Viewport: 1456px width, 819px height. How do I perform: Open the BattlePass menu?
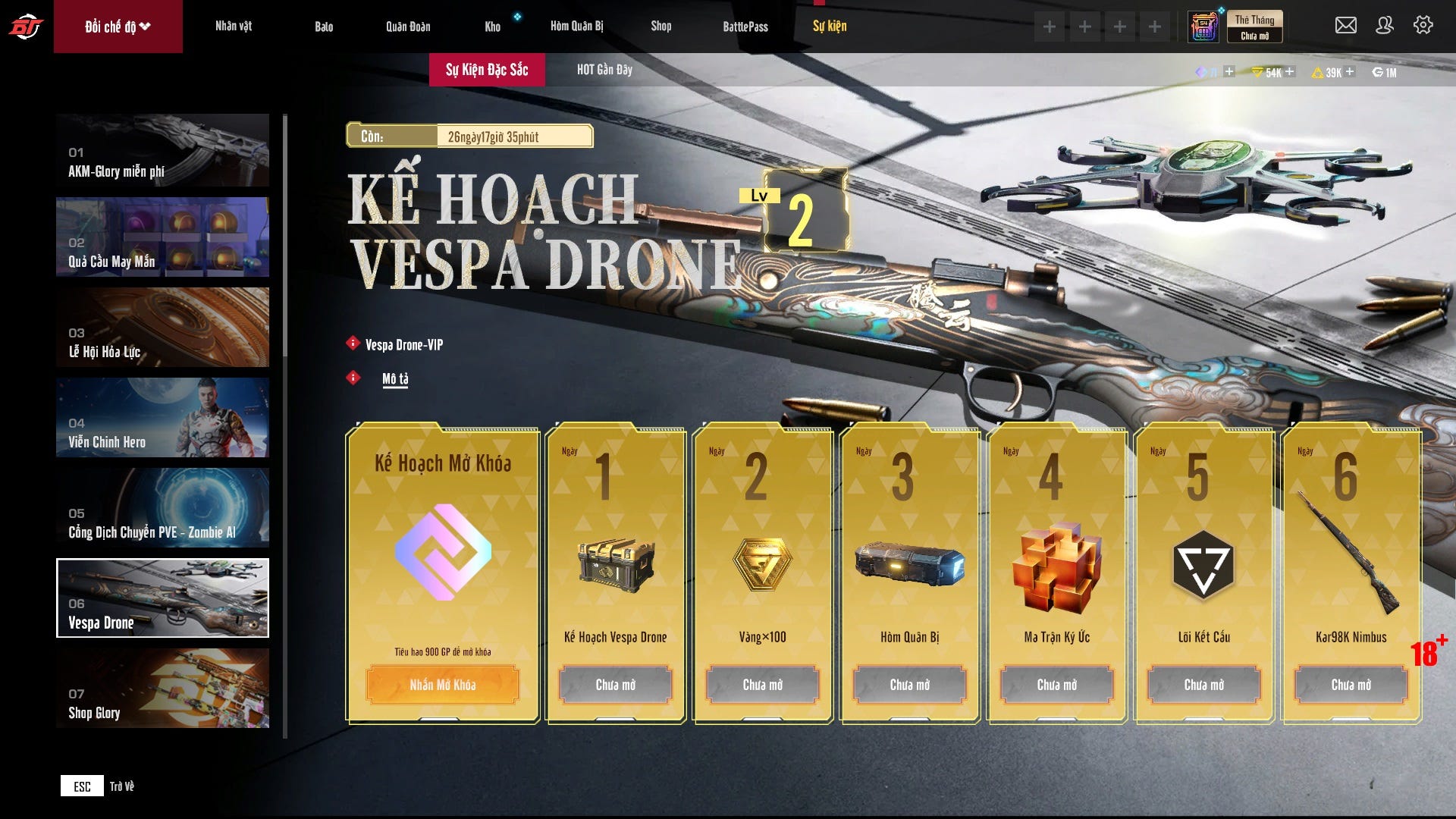tap(745, 27)
